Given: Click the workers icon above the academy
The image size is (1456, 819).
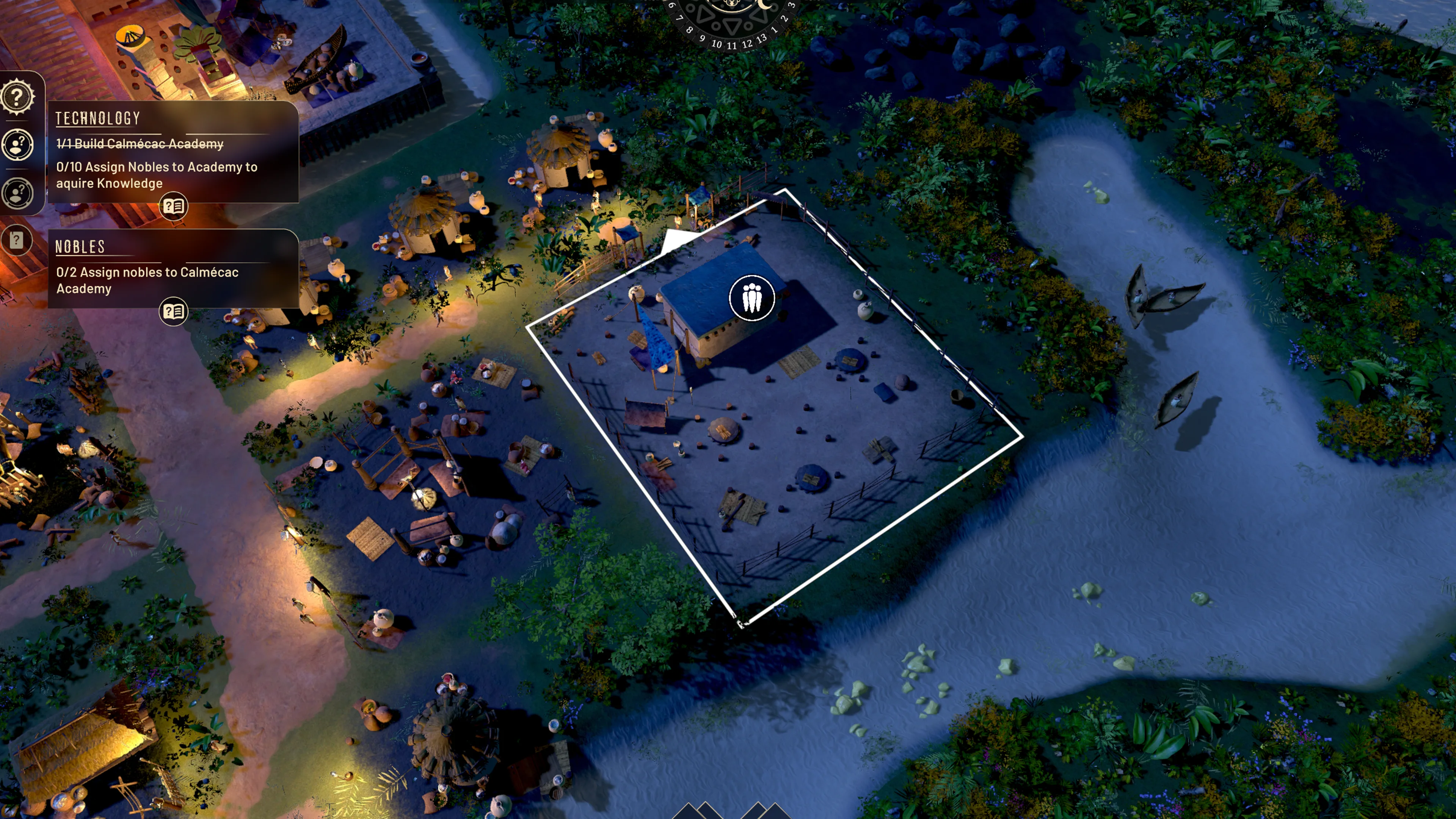Looking at the screenshot, I should 751,298.
